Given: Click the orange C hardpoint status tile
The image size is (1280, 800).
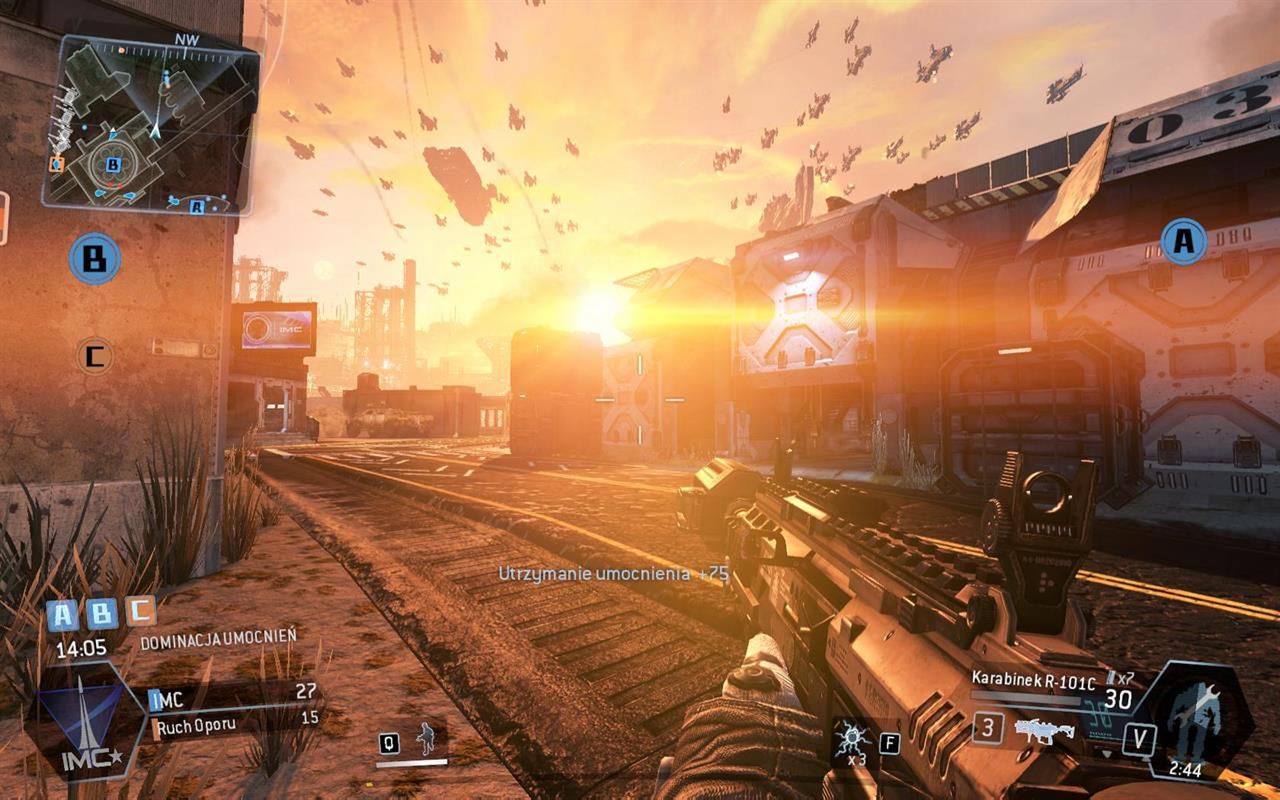Looking at the screenshot, I should coord(139,611).
